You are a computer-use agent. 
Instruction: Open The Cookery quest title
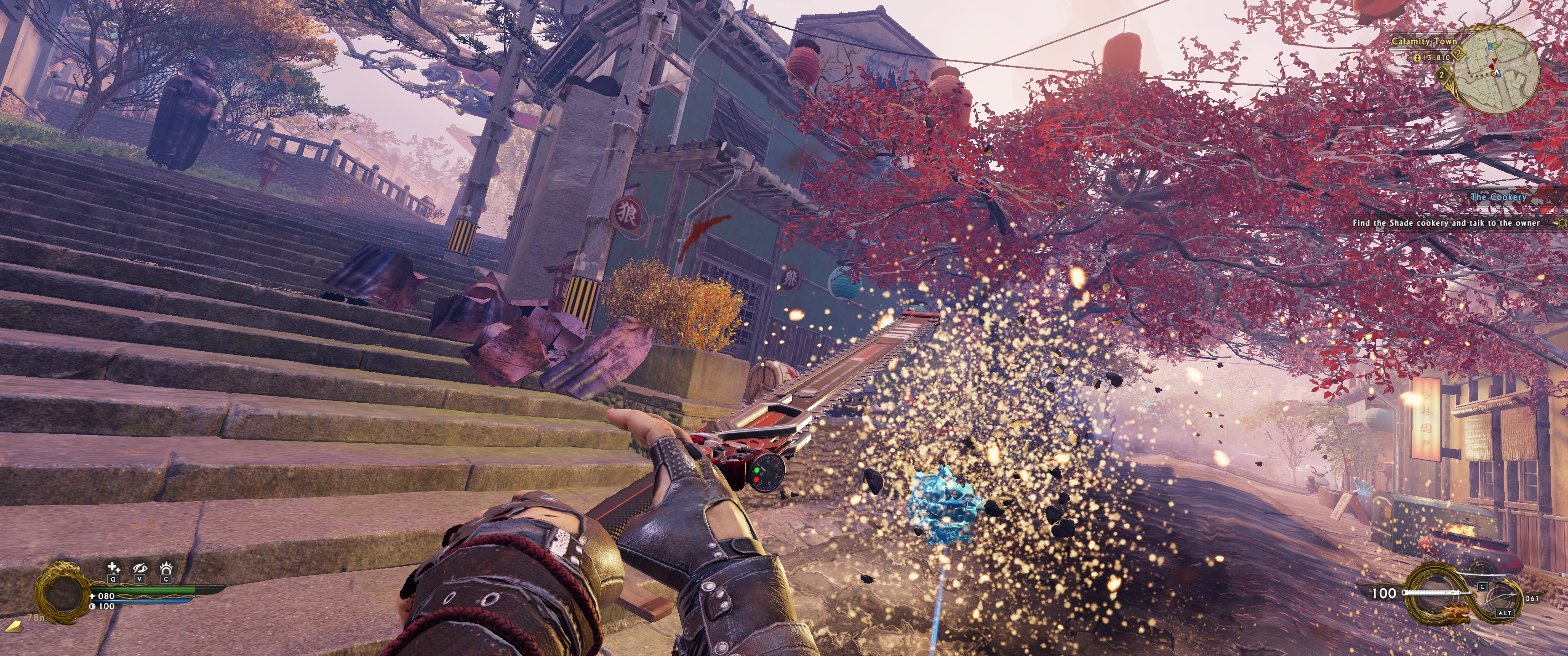1498,197
